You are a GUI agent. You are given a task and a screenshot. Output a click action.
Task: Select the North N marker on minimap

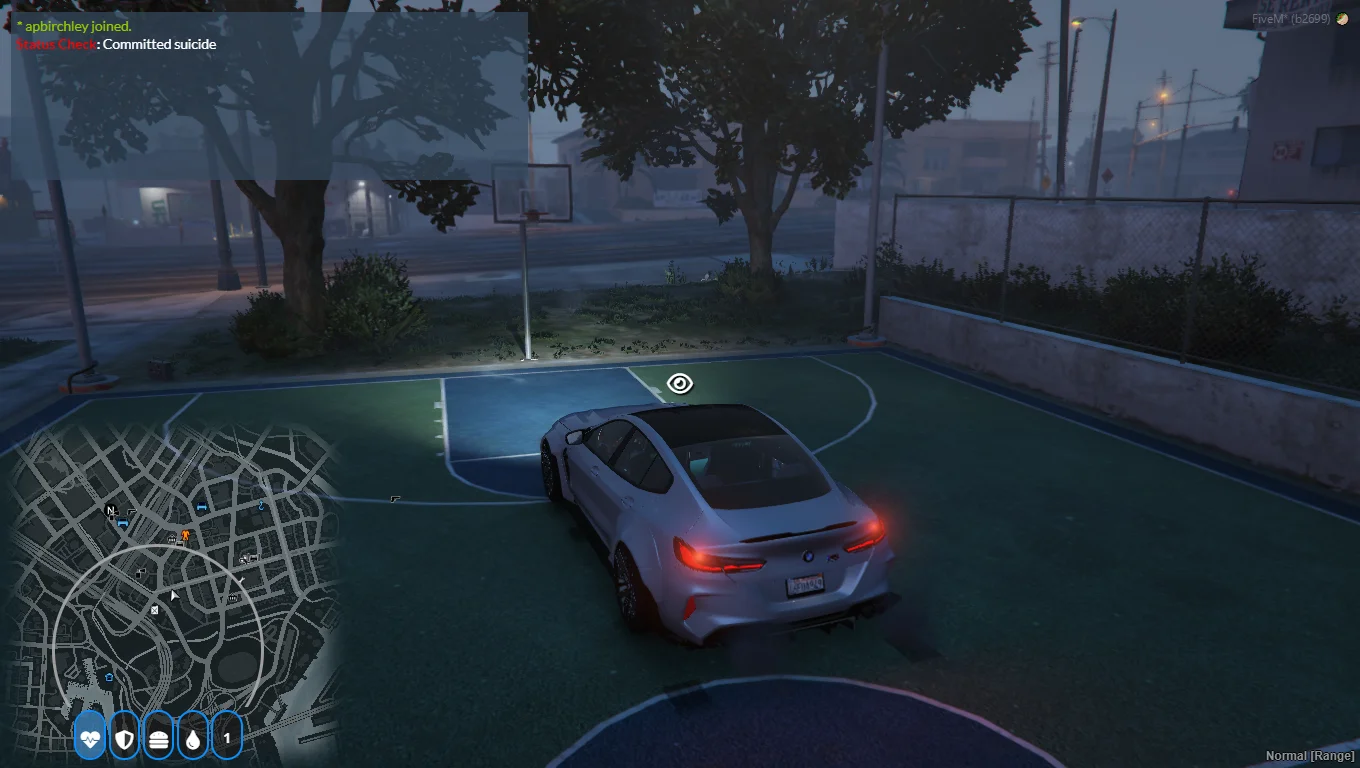coord(111,511)
